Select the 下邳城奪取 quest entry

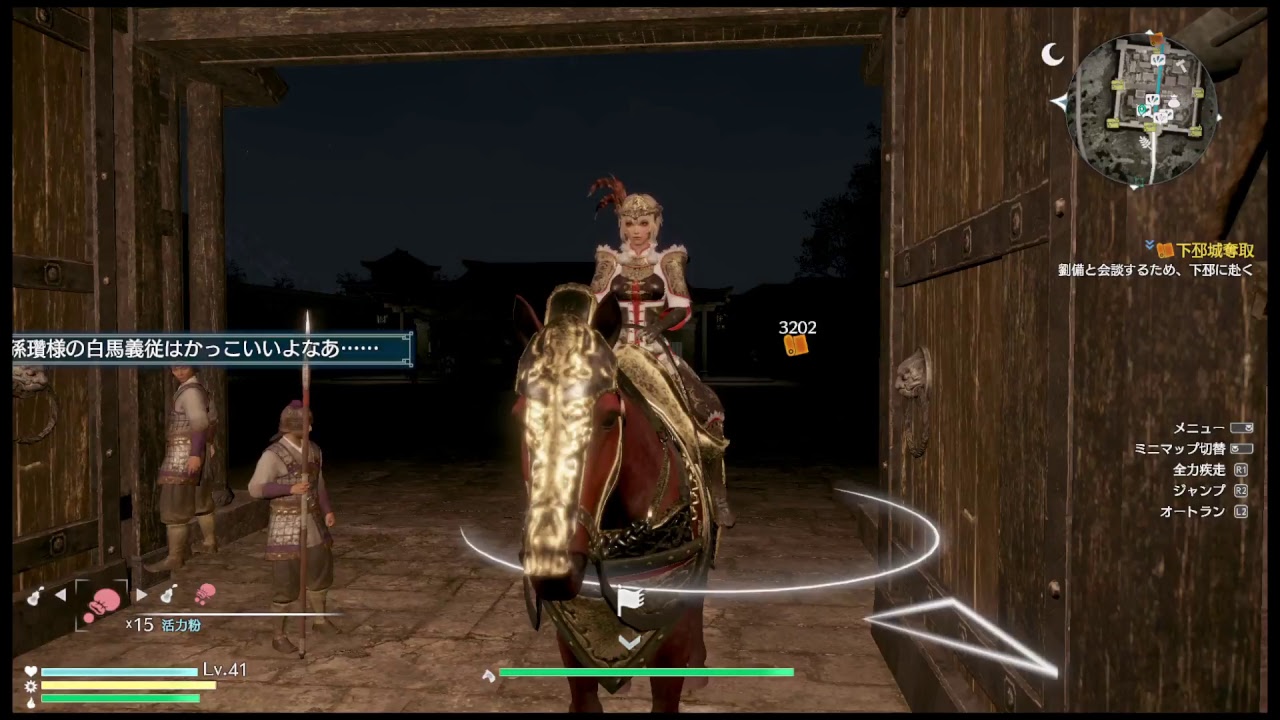pyautogui.click(x=1218, y=250)
